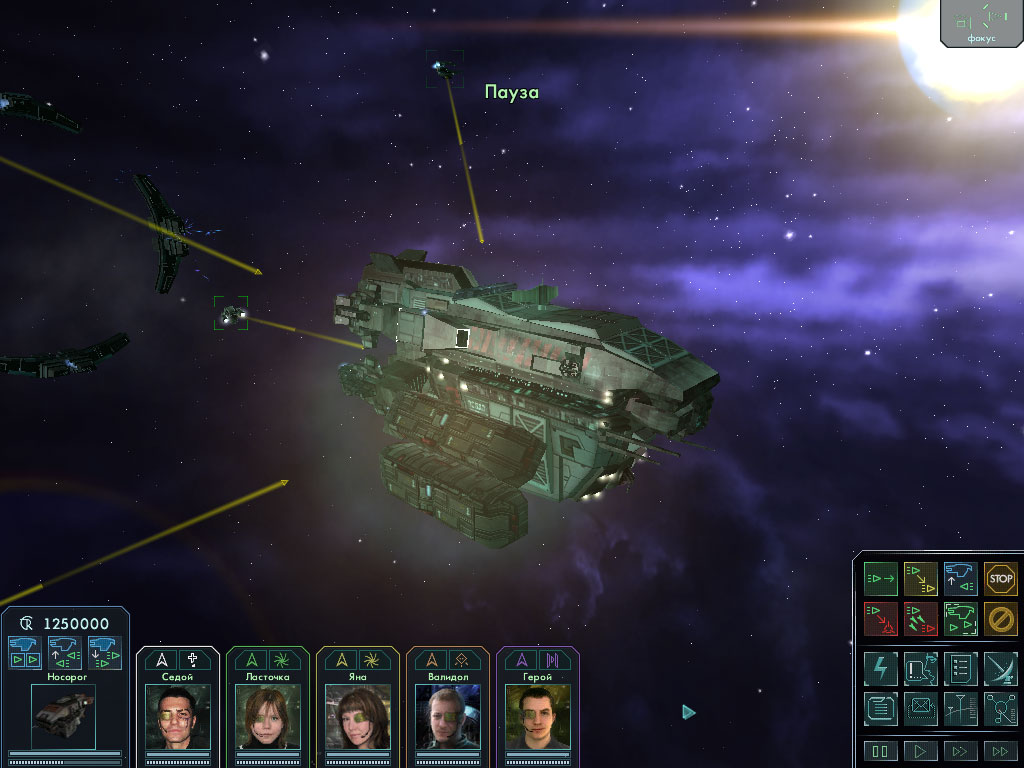Open the lightning bolt energy panel
1024x768 pixels.
pos(881,668)
